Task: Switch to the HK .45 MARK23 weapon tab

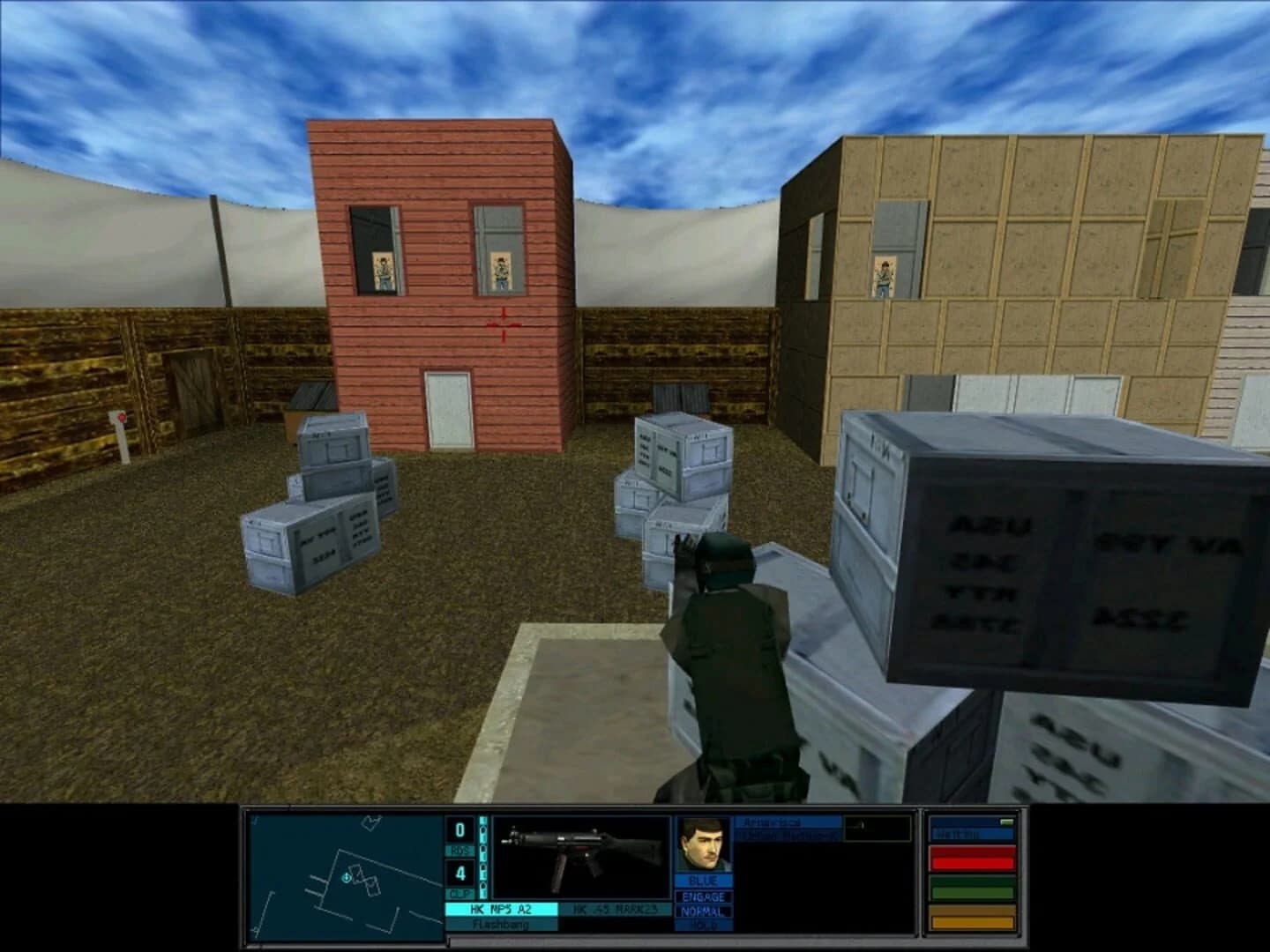Action: (x=615, y=907)
